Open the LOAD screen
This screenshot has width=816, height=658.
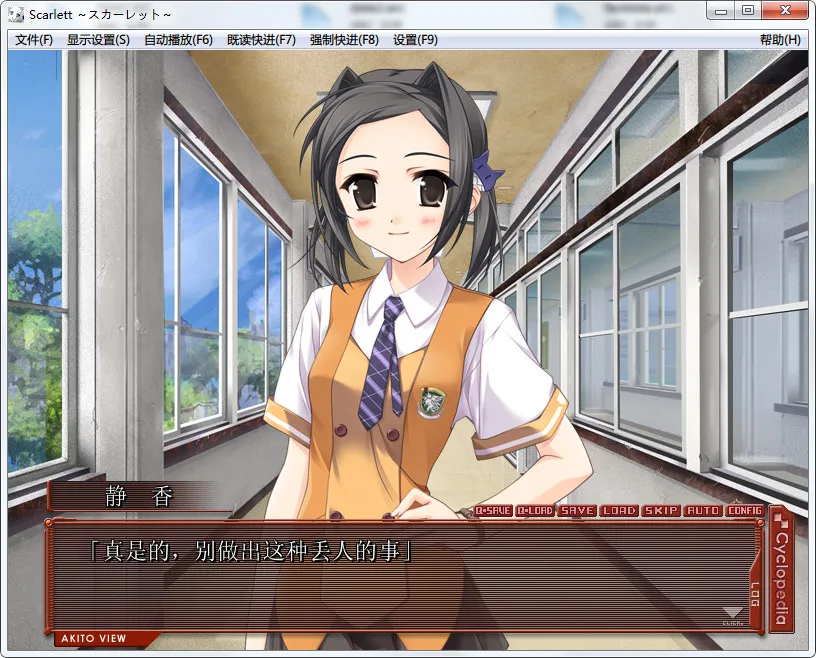(x=619, y=511)
